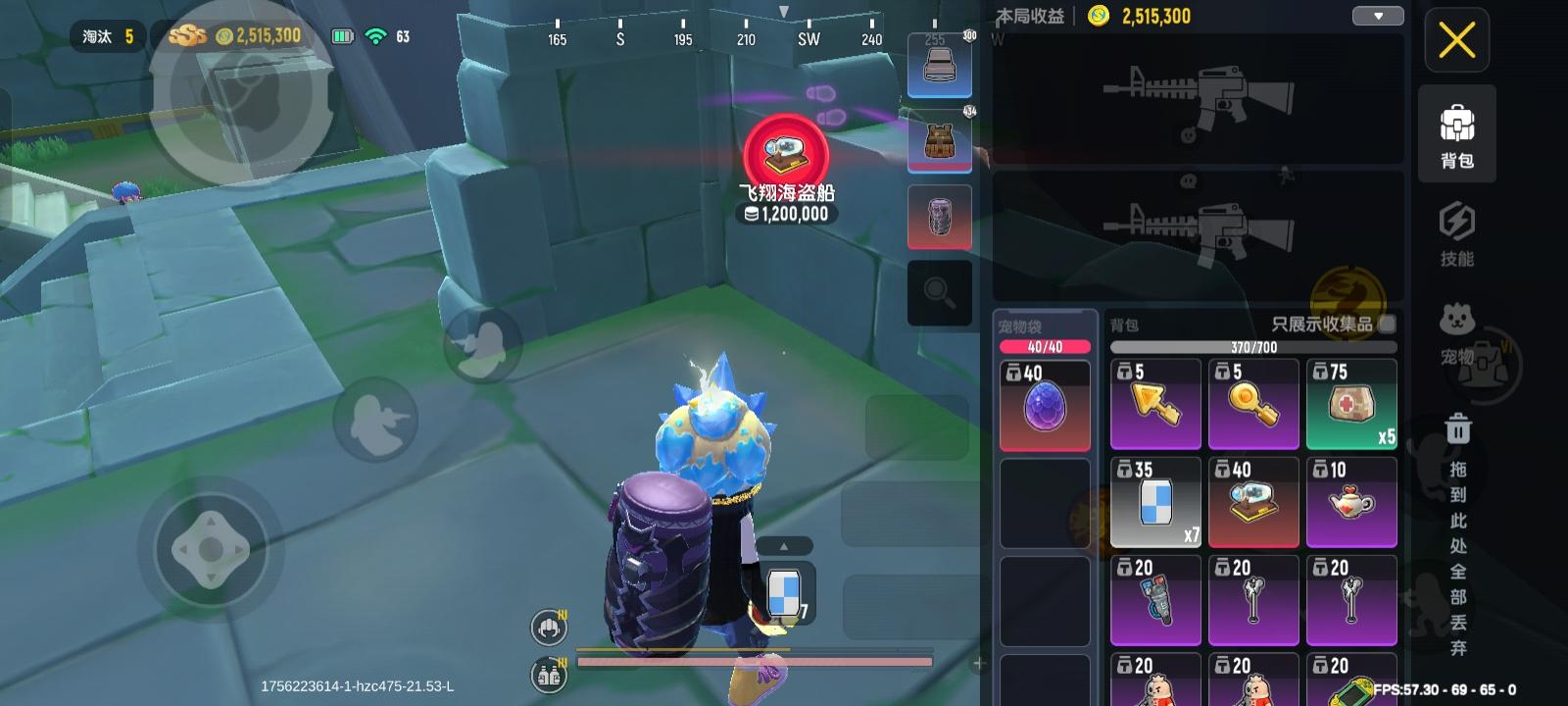Image resolution: width=1568 pixels, height=706 pixels.
Task: Open the 技能 skills panel
Action: coord(1457,232)
